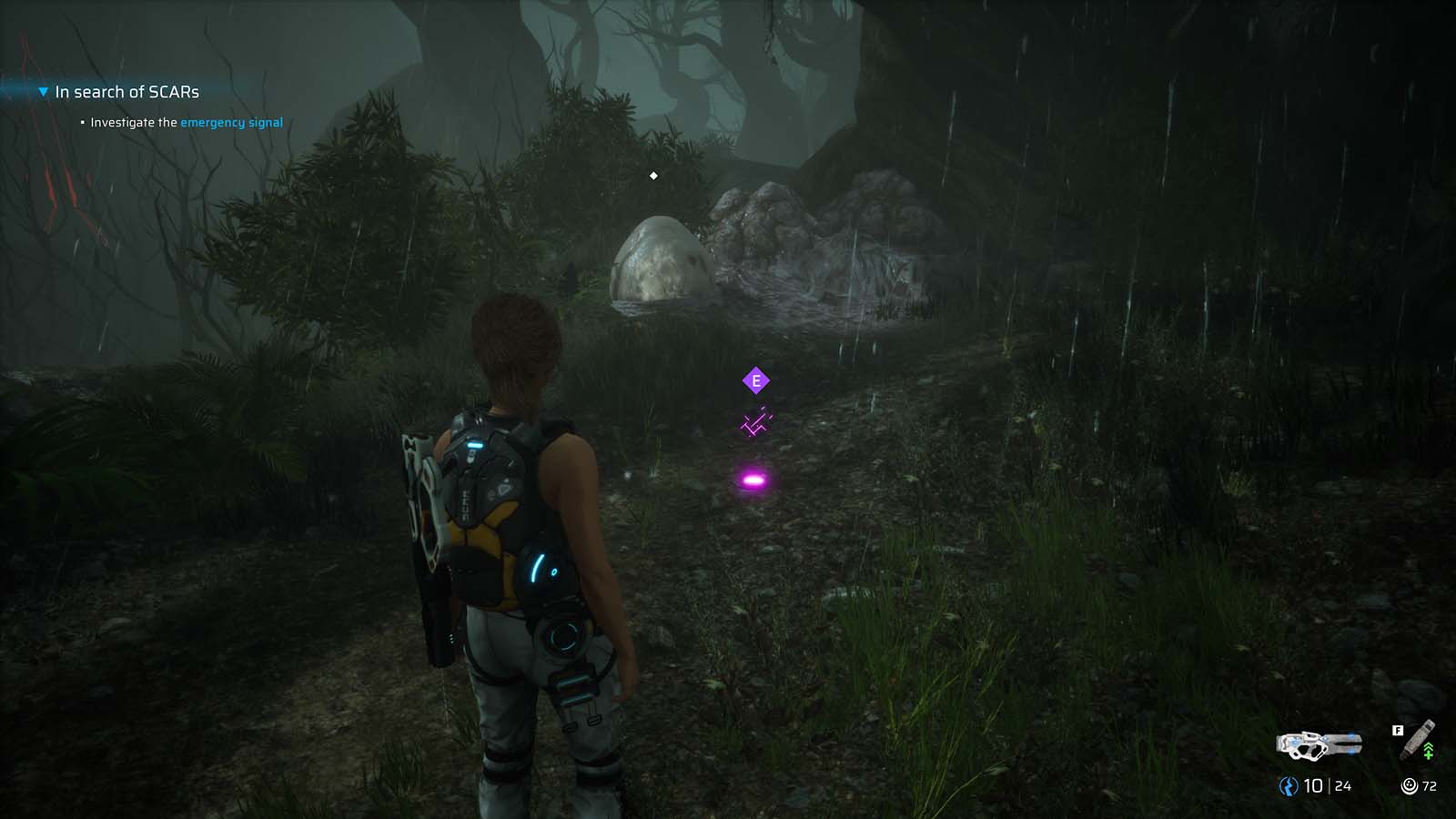The width and height of the screenshot is (1456, 819).
Task: Select the injector gadget icon near the F key
Action: coord(1416,739)
